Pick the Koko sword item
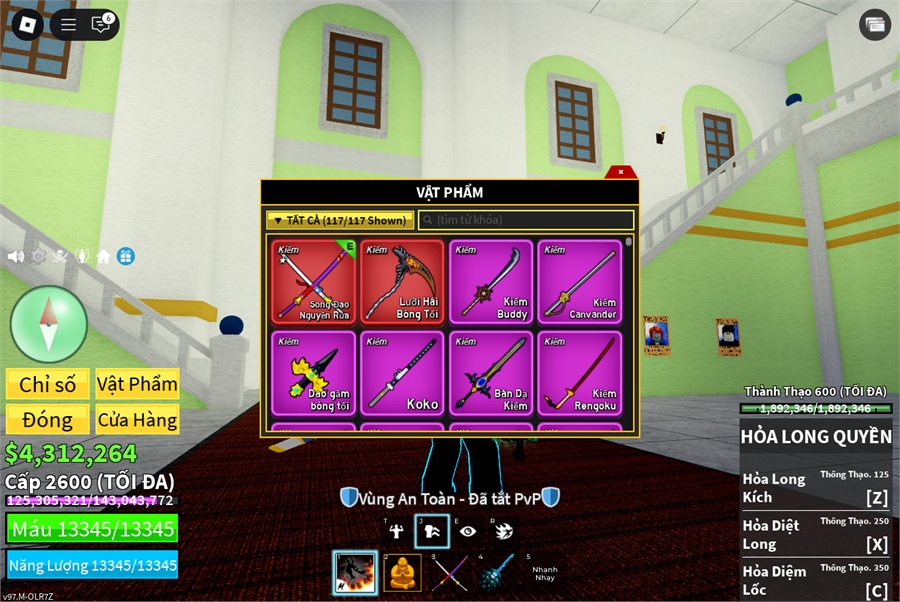 (x=402, y=373)
